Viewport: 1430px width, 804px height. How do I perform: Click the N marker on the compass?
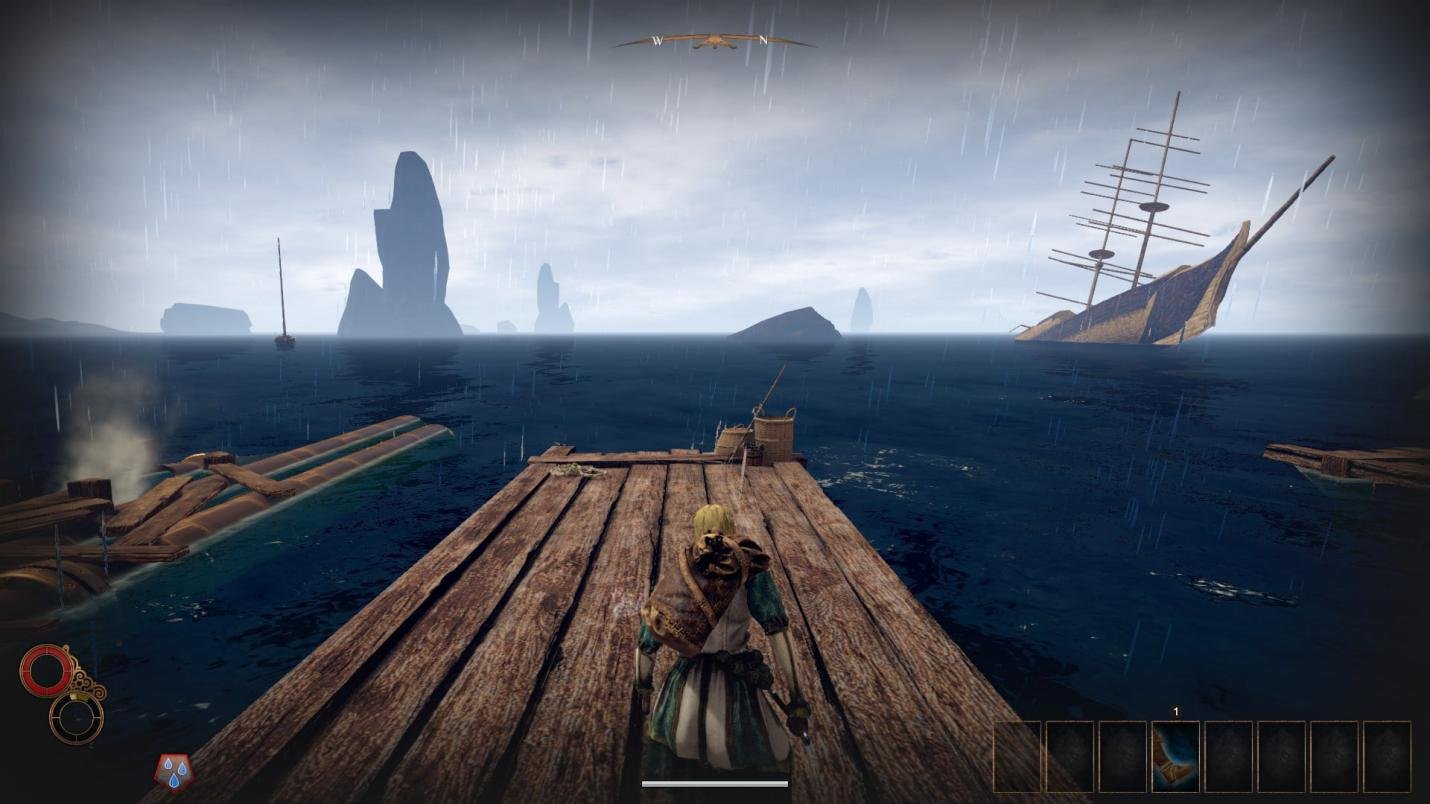click(x=762, y=38)
